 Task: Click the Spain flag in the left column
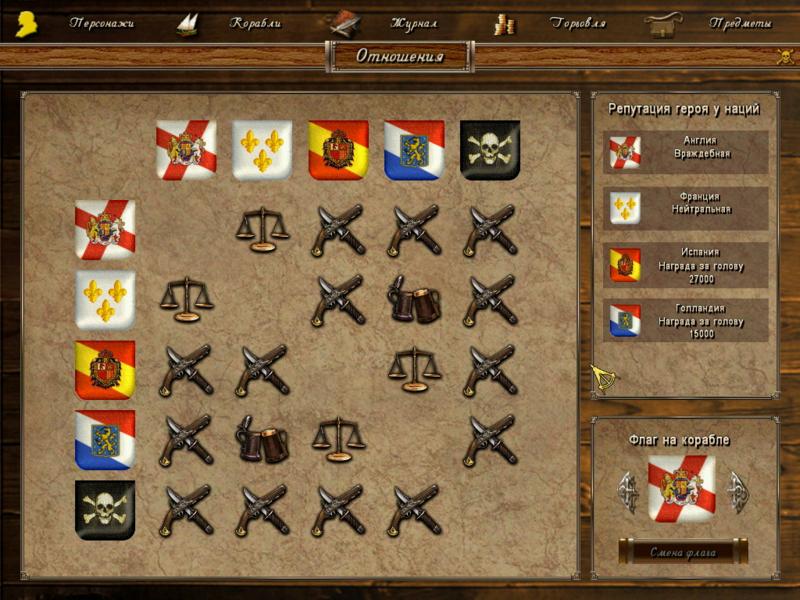click(105, 370)
